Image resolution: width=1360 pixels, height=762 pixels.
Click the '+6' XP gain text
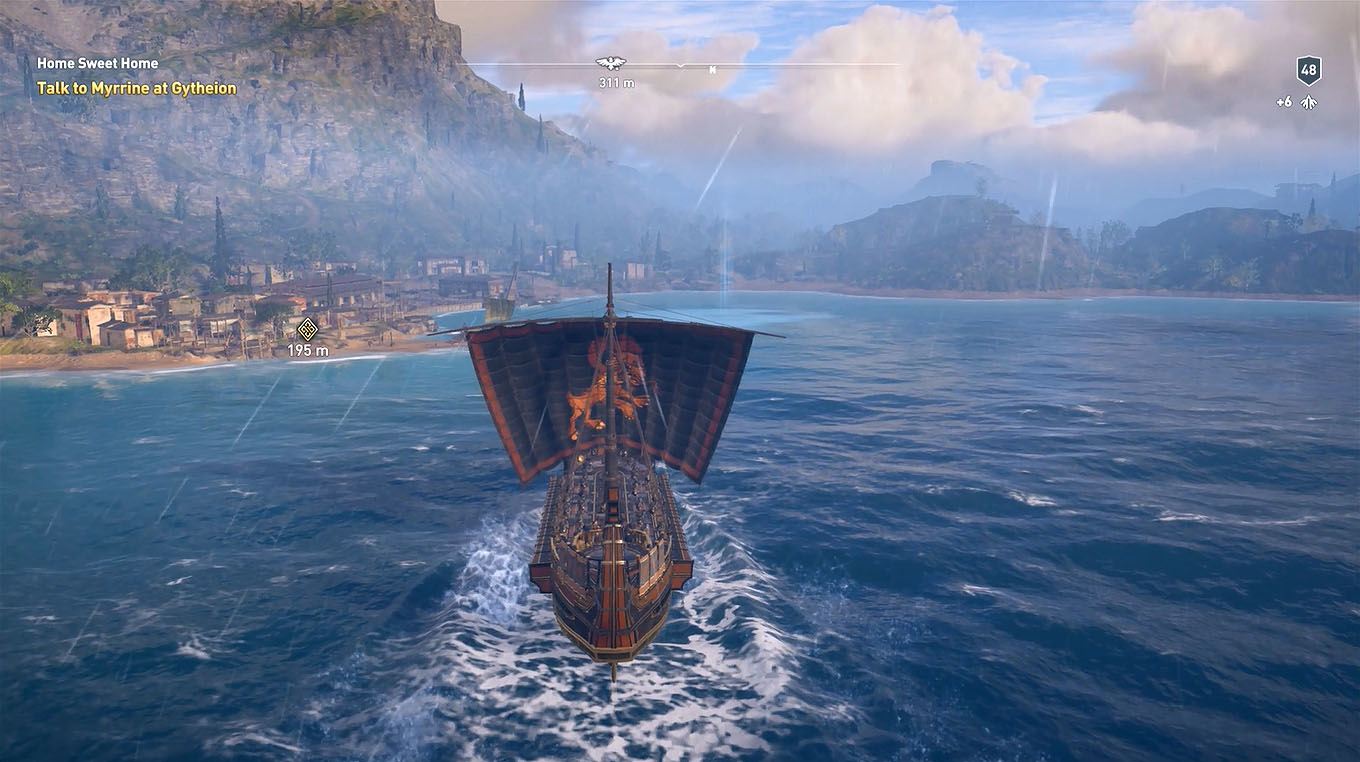(x=1285, y=100)
